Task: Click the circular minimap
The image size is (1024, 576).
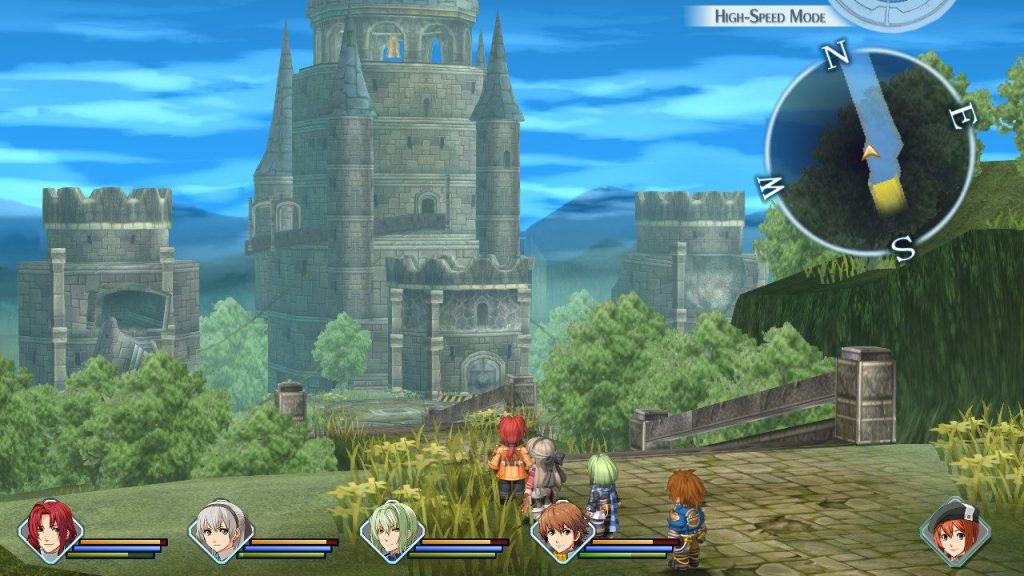Action: pyautogui.click(x=869, y=150)
